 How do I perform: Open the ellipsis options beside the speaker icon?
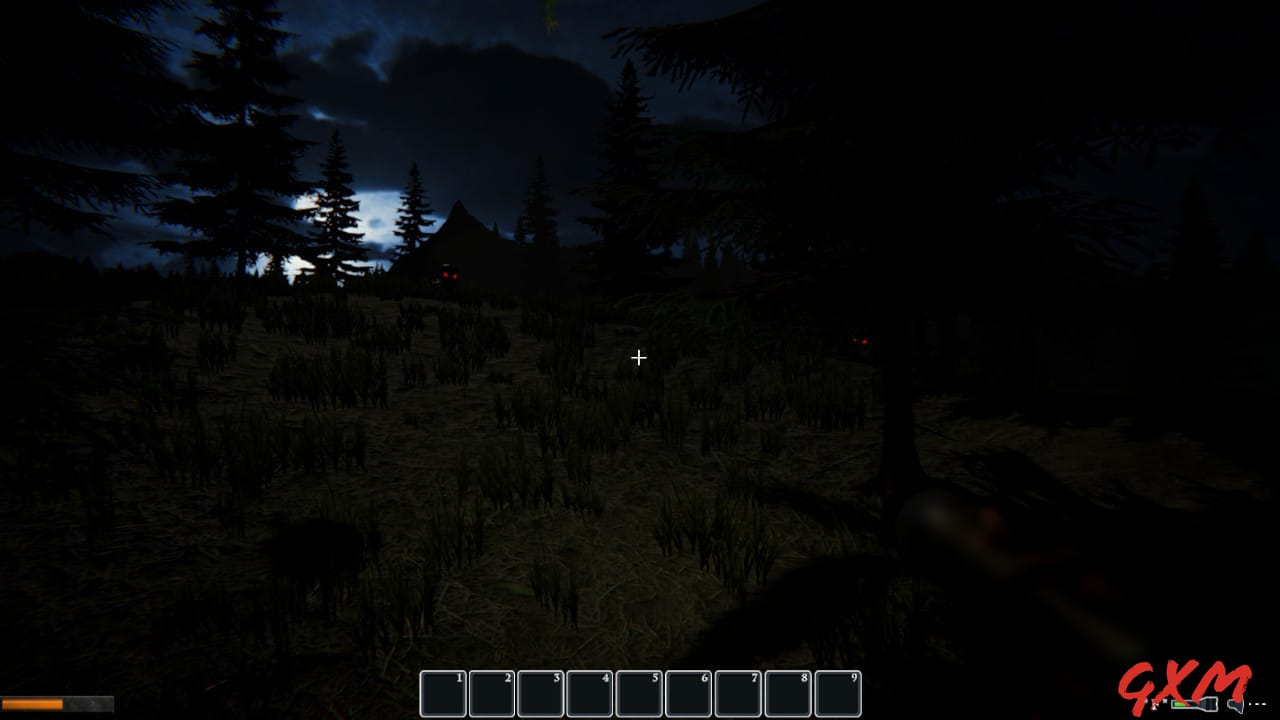[x=1258, y=704]
